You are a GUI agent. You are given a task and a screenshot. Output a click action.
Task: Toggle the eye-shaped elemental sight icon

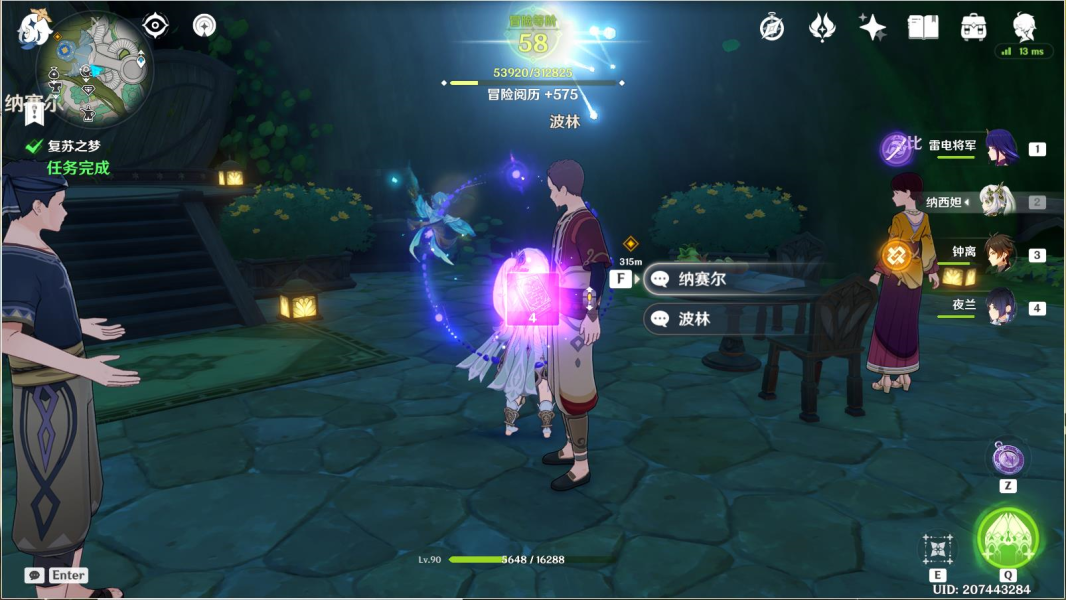coord(155,26)
